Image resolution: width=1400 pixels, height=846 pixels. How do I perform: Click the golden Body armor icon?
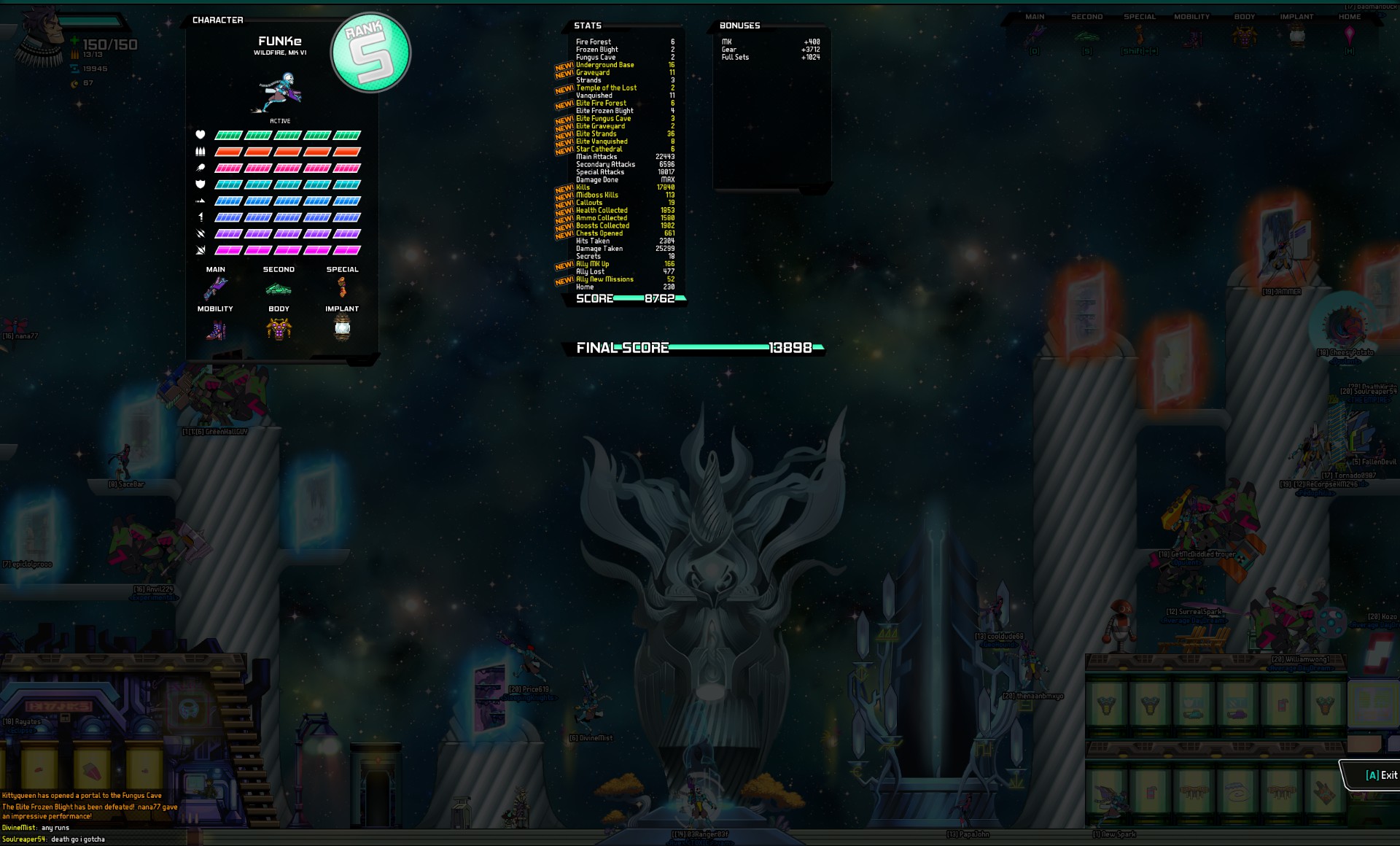point(279,328)
